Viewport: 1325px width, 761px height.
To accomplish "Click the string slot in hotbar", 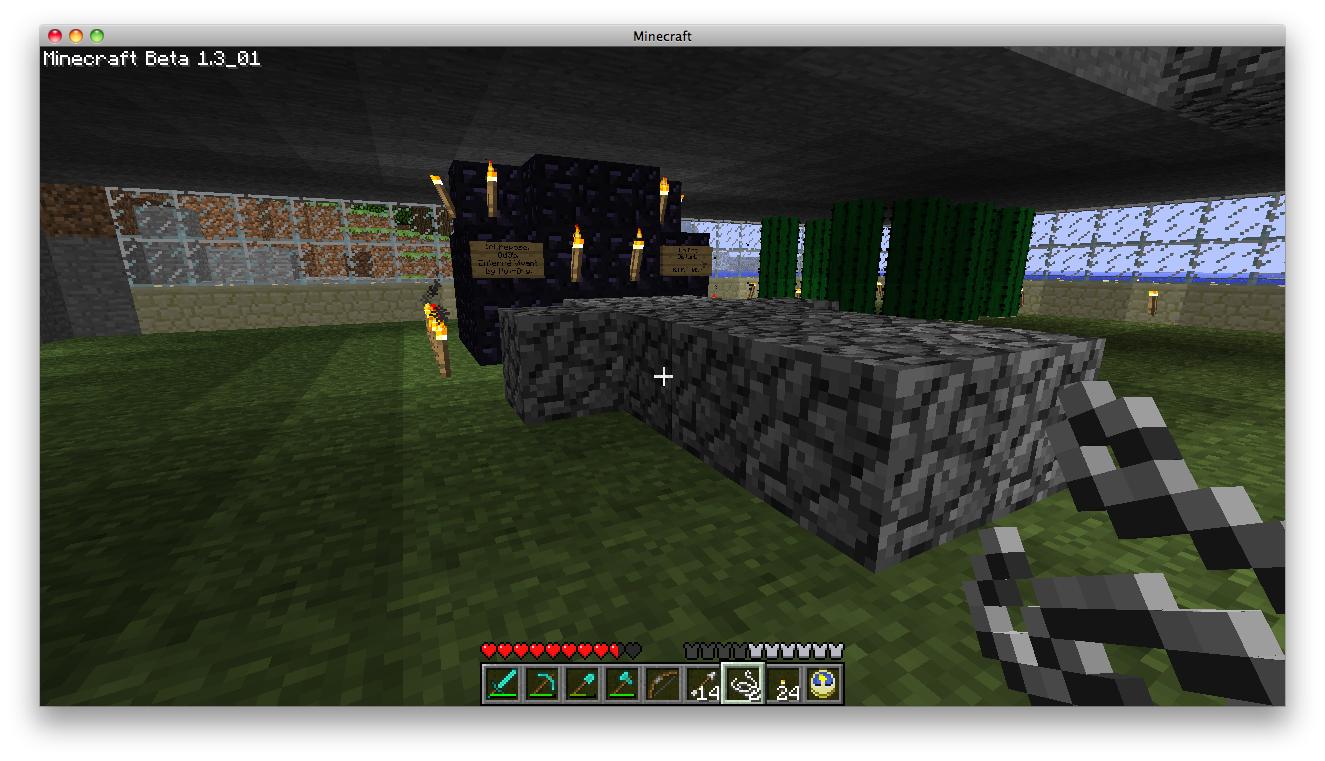I will tap(743, 684).
